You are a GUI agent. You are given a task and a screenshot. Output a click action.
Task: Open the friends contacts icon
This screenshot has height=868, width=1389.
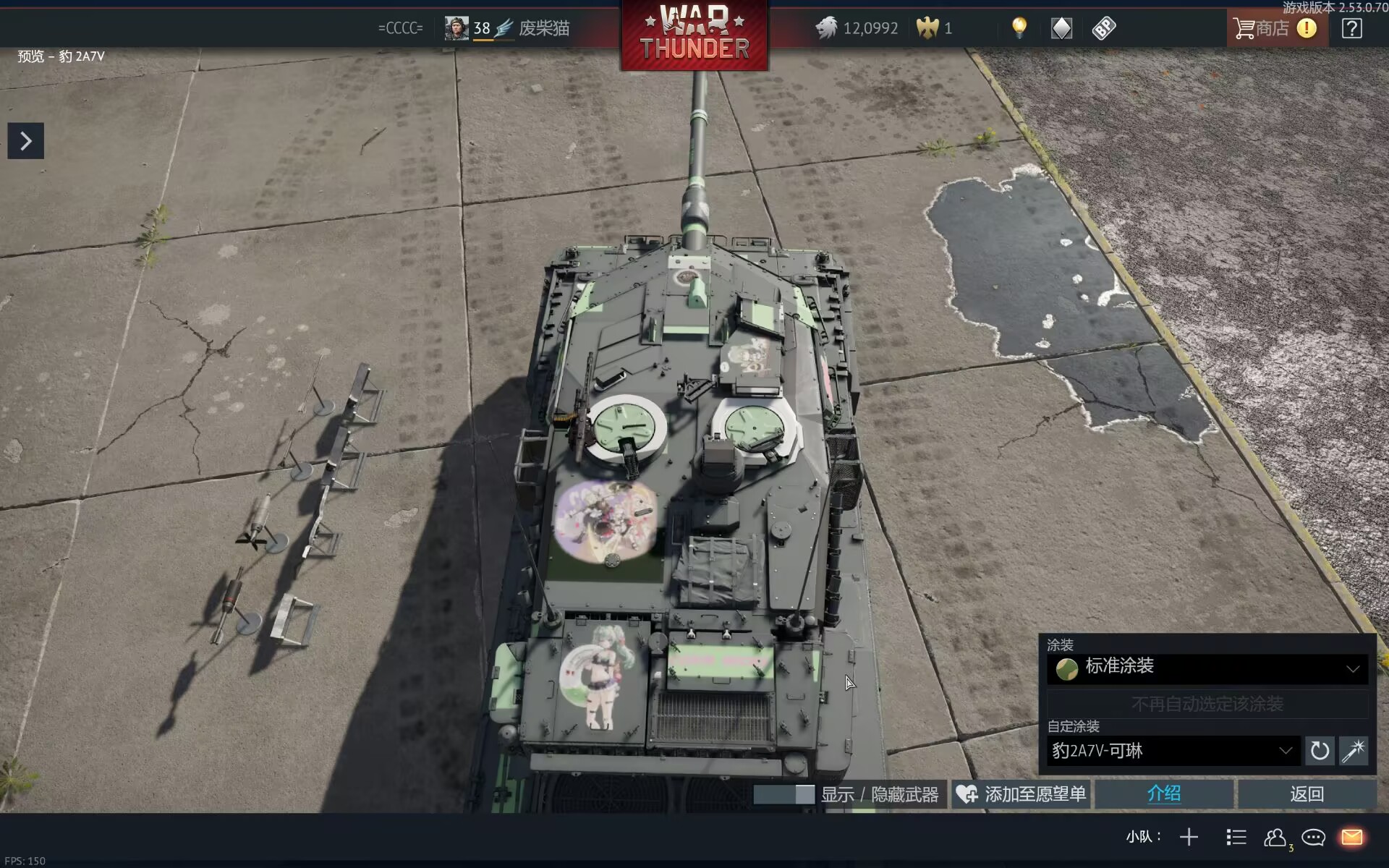pyautogui.click(x=1275, y=838)
